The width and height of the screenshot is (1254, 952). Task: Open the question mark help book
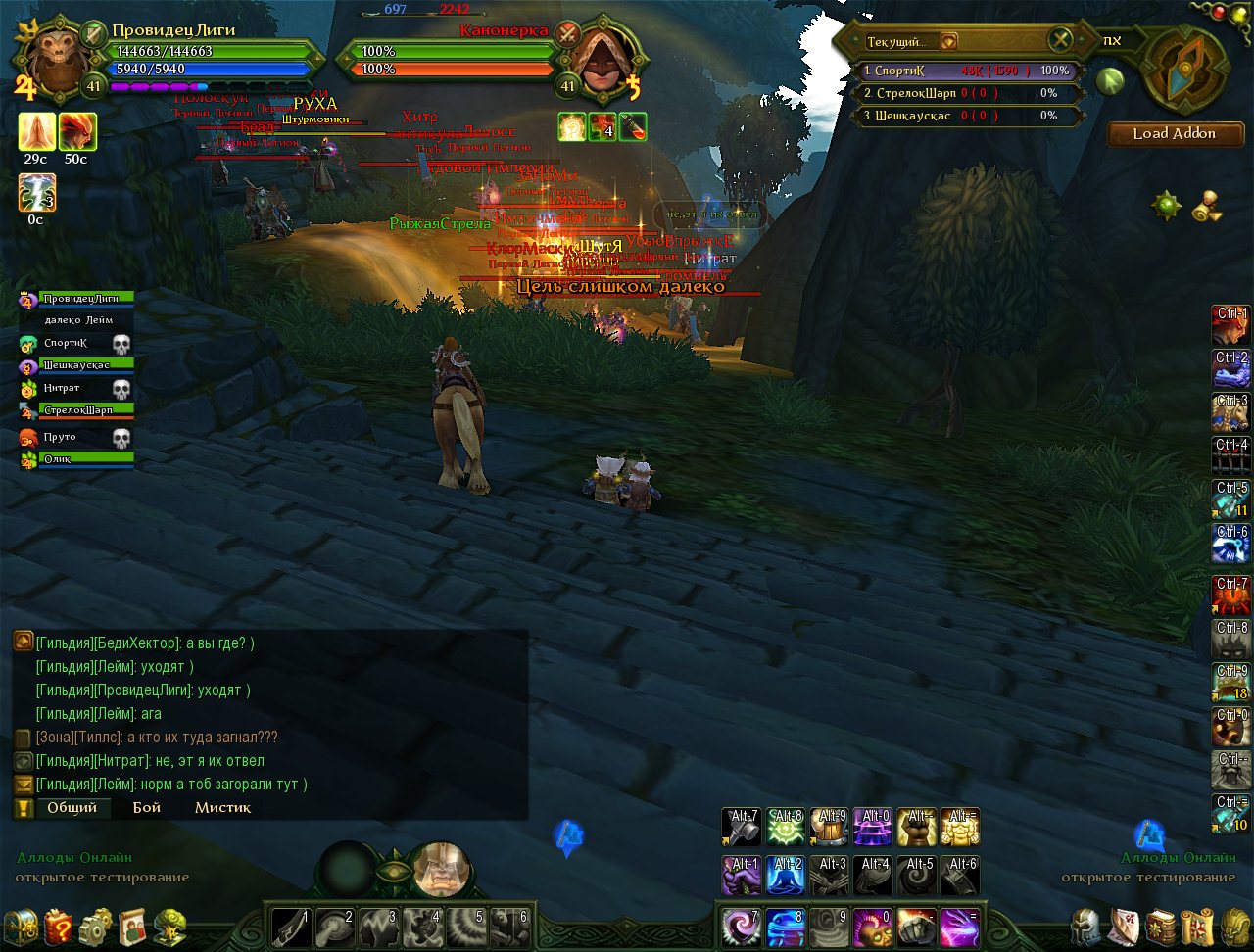[x=58, y=925]
